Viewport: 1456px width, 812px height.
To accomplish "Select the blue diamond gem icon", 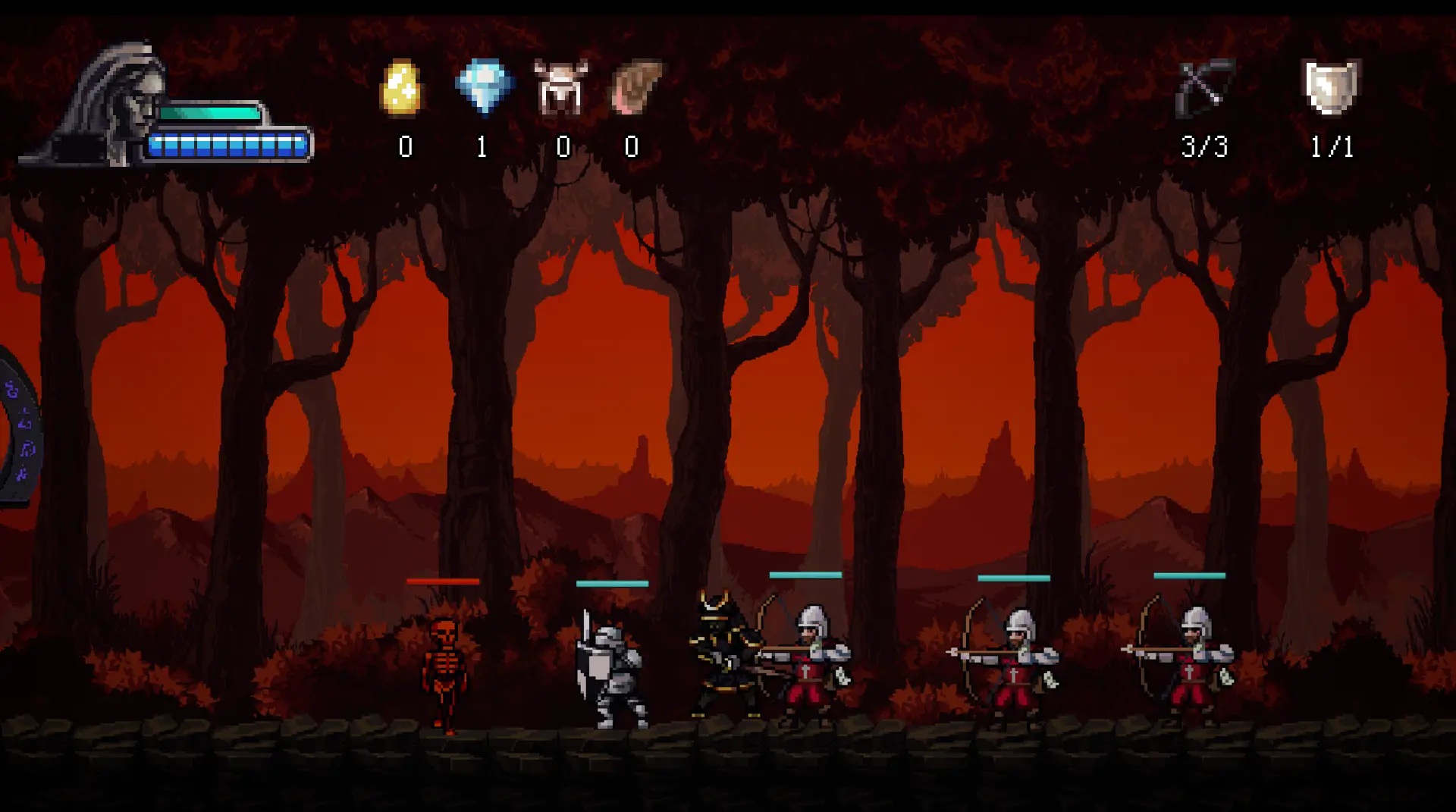I will [485, 86].
